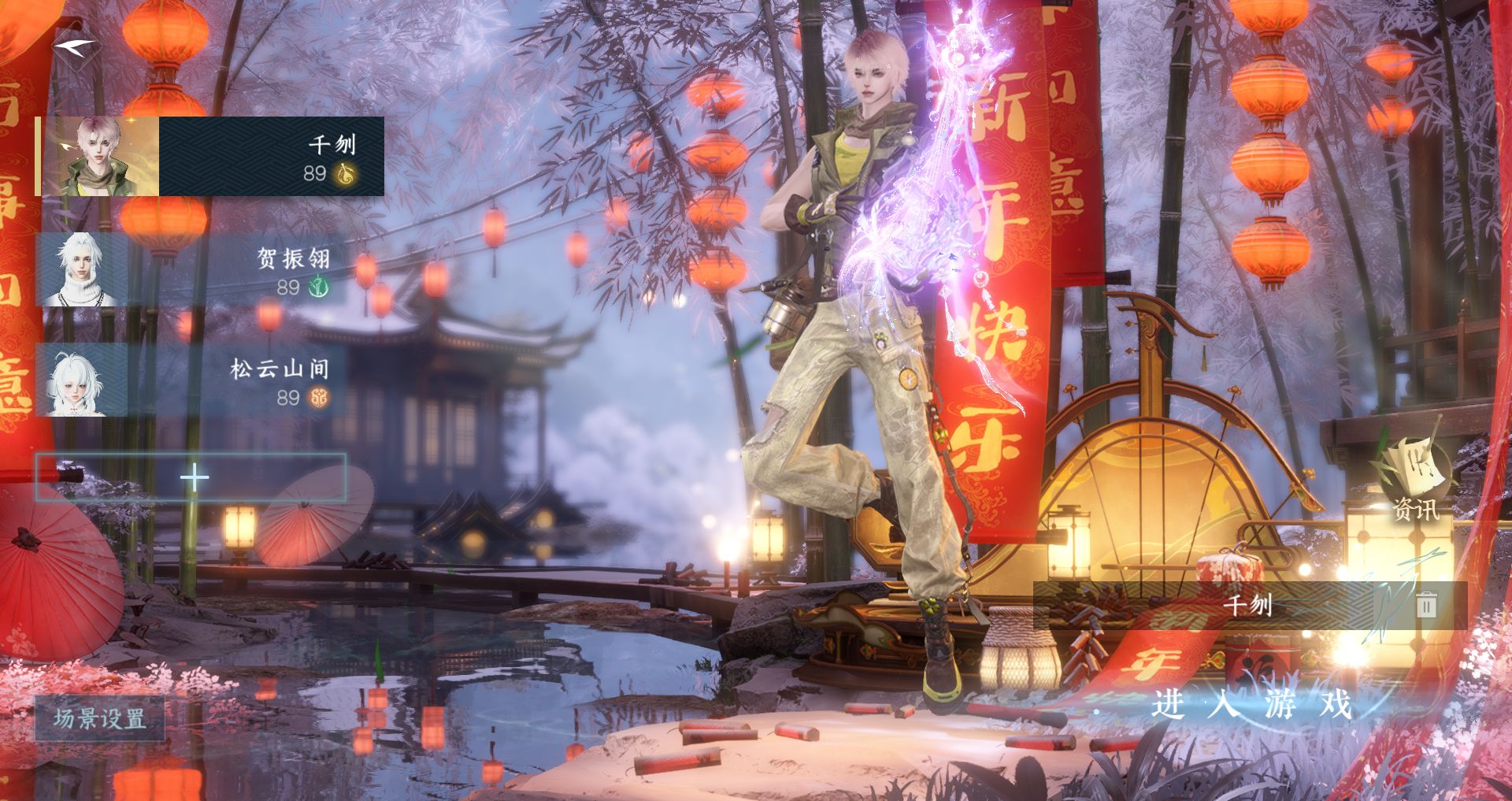Open the 场景设置 scene settings
This screenshot has width=1512, height=801.
click(100, 718)
